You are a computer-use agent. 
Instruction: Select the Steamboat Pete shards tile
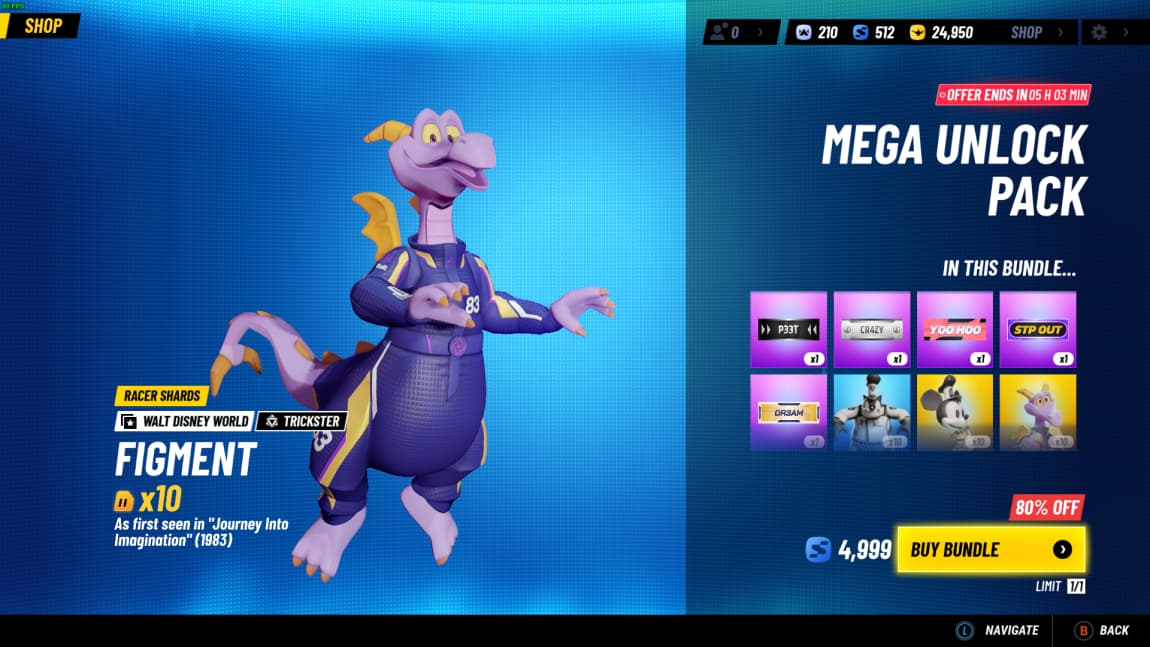coord(872,412)
